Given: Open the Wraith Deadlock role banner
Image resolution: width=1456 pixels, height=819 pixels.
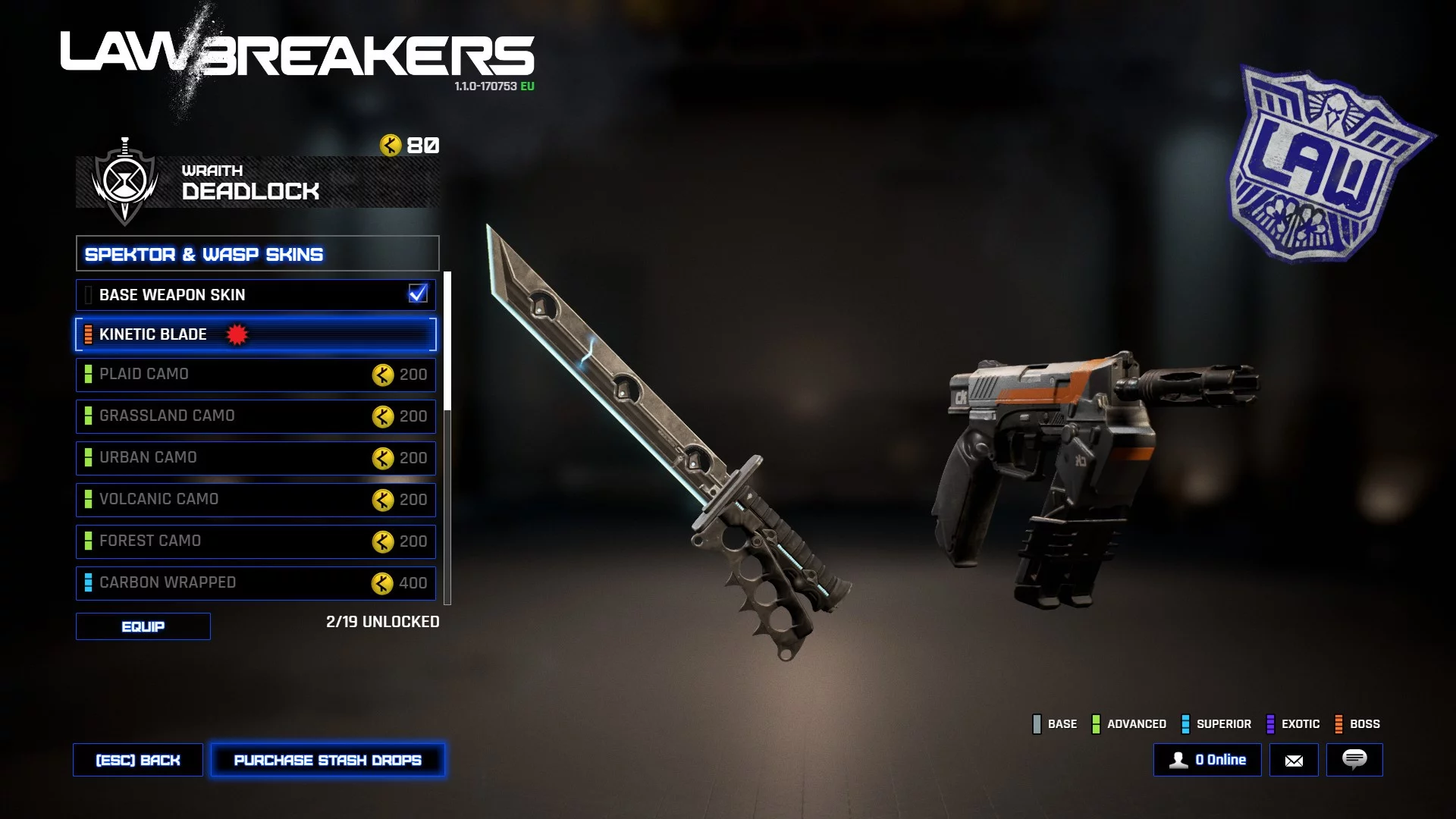Looking at the screenshot, I should [x=257, y=182].
